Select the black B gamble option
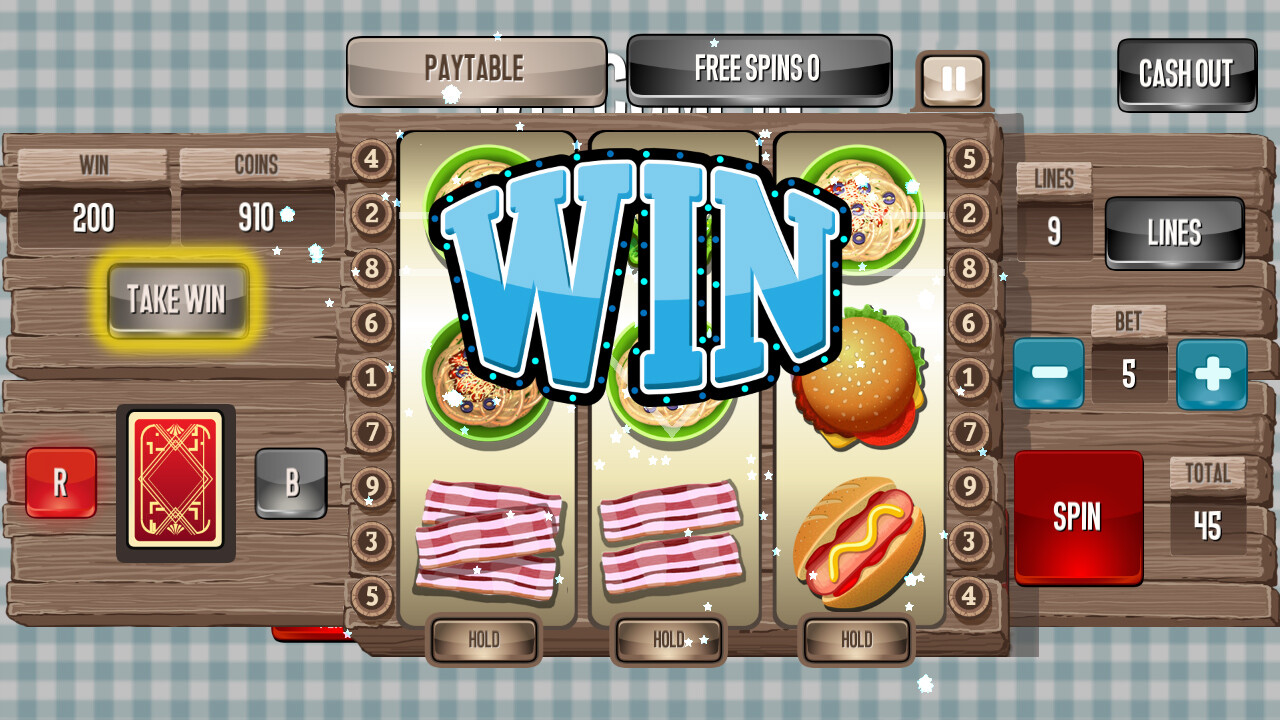The height and width of the screenshot is (720, 1280). pos(291,483)
